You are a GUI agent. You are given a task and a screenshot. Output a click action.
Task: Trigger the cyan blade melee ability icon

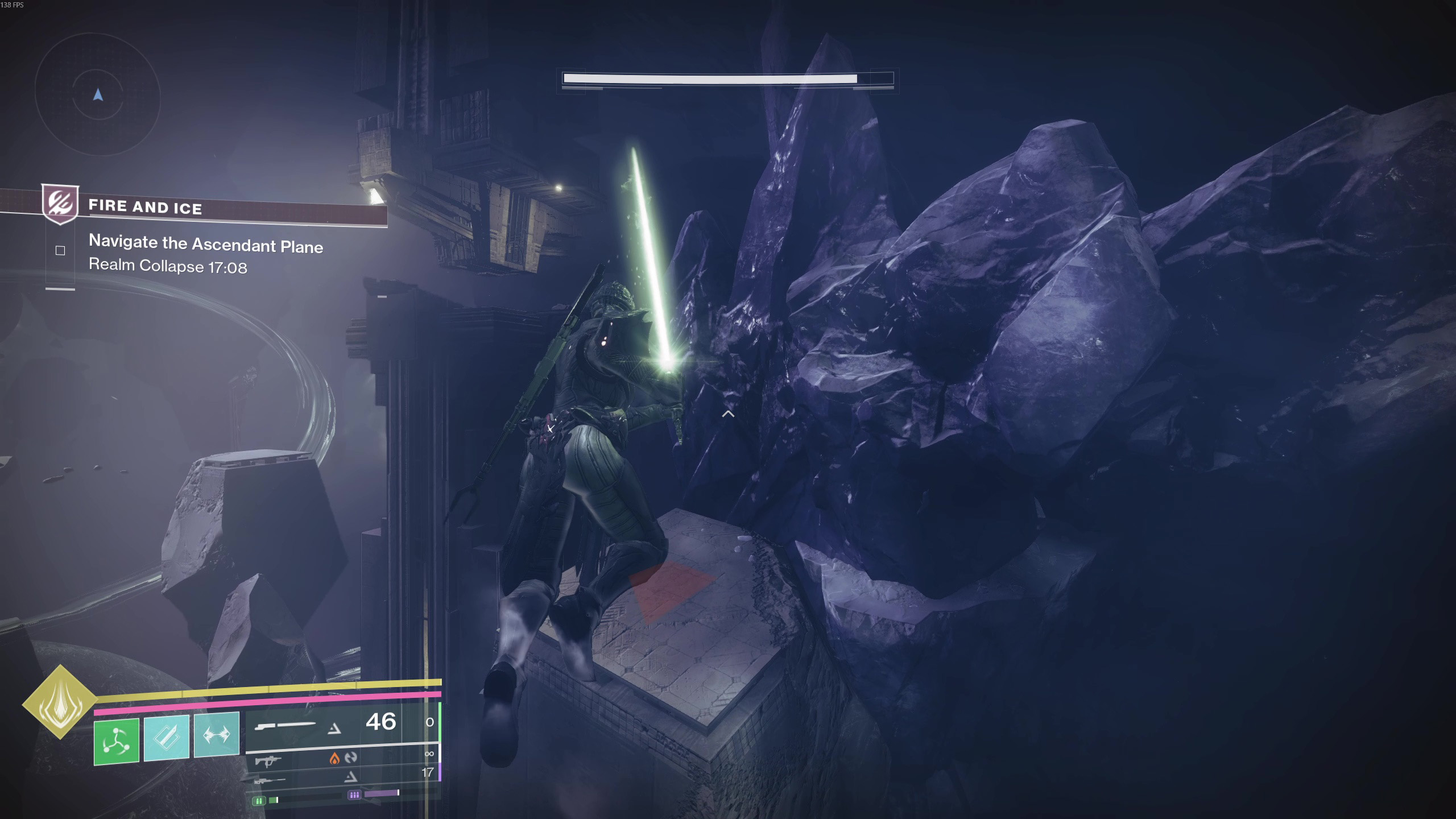point(166,738)
